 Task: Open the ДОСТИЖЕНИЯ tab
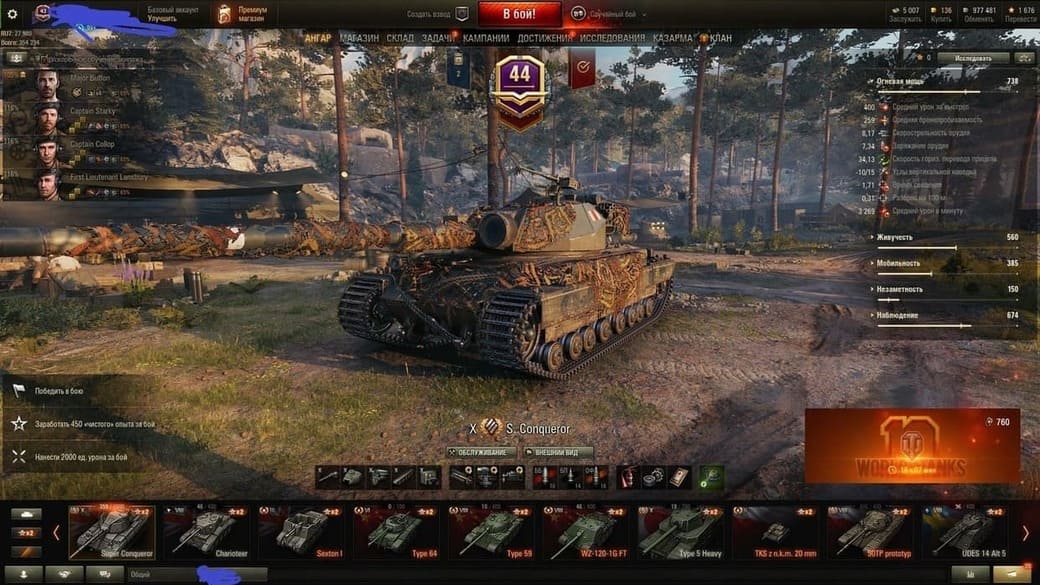point(546,38)
